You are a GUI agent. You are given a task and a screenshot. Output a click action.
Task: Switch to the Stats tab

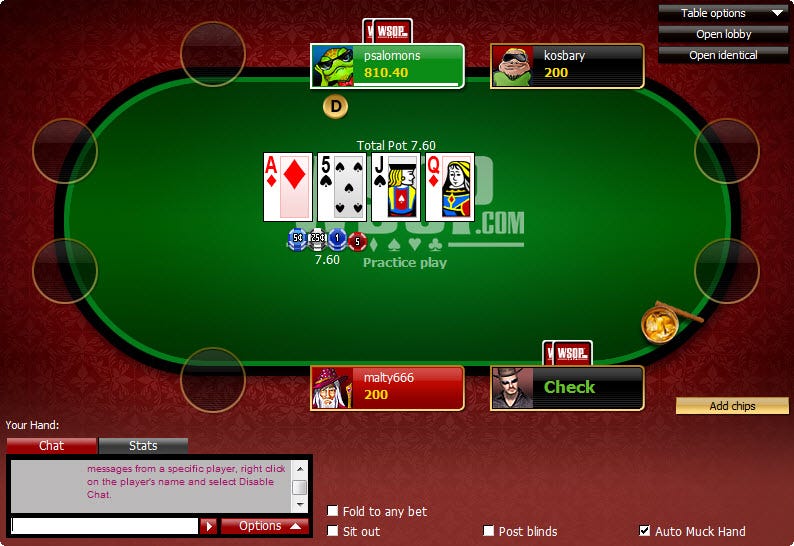coord(143,446)
